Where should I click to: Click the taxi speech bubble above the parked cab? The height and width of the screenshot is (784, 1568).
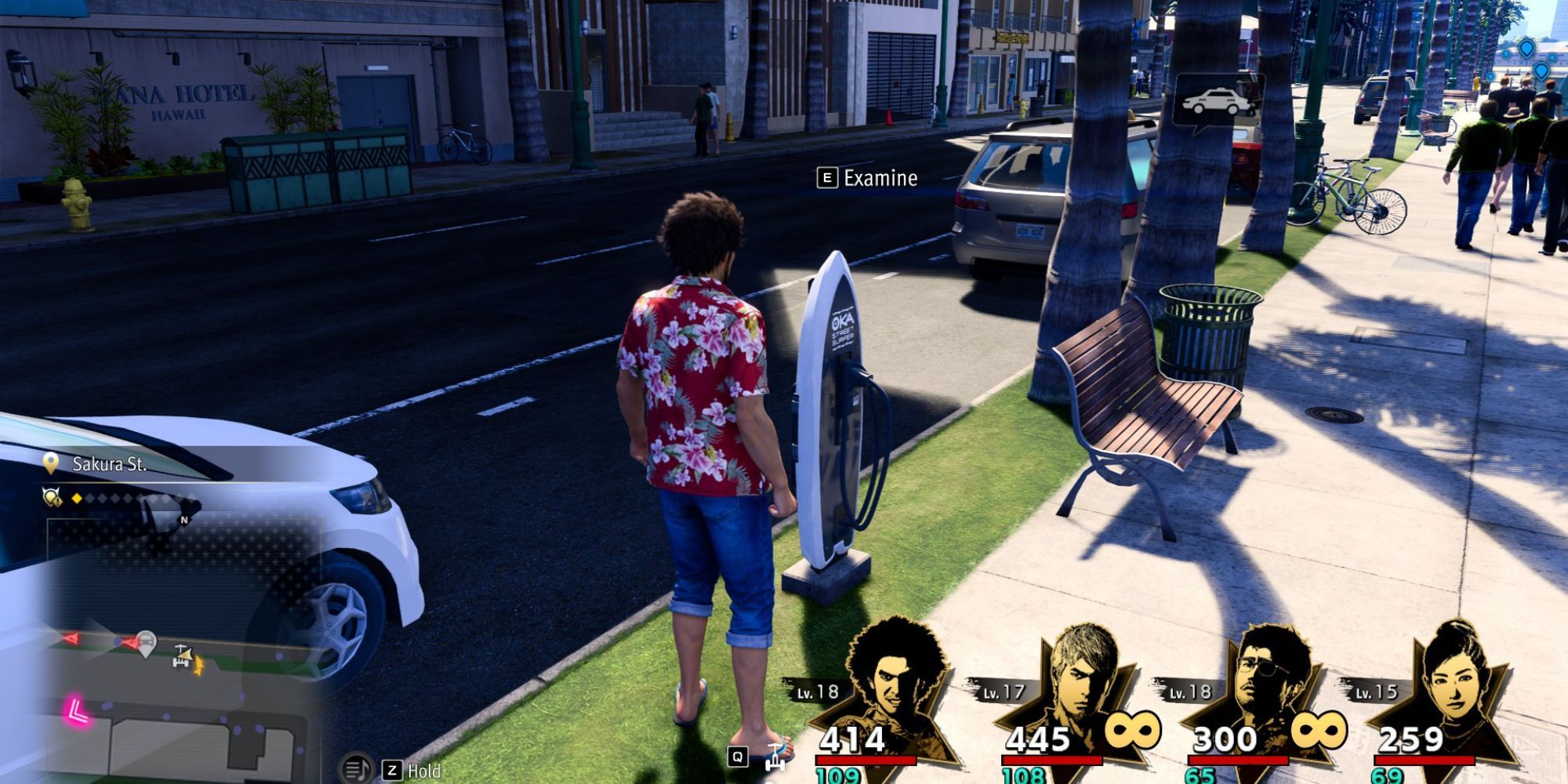point(1215,98)
